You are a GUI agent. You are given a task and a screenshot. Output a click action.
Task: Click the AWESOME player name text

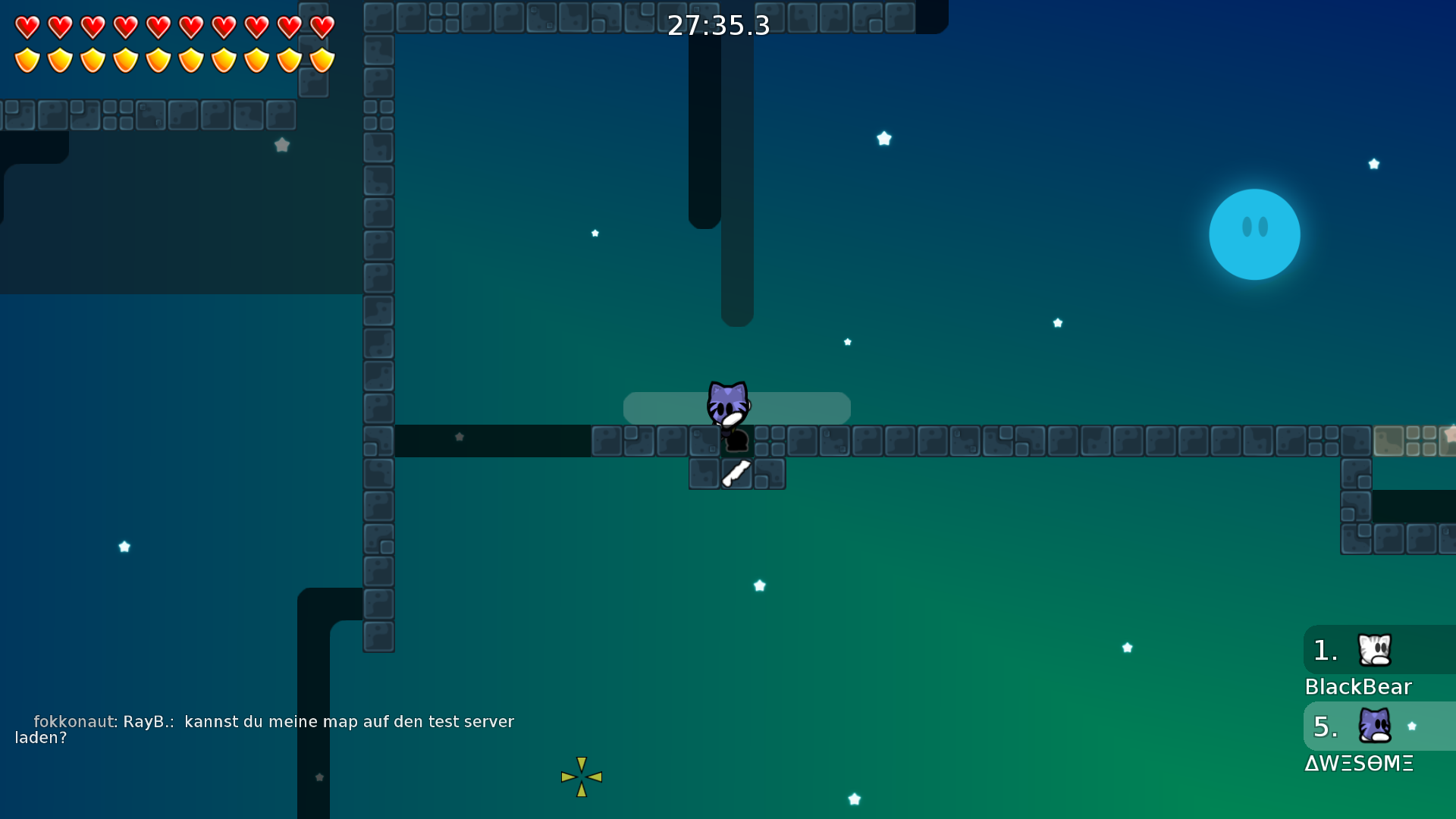(1360, 764)
